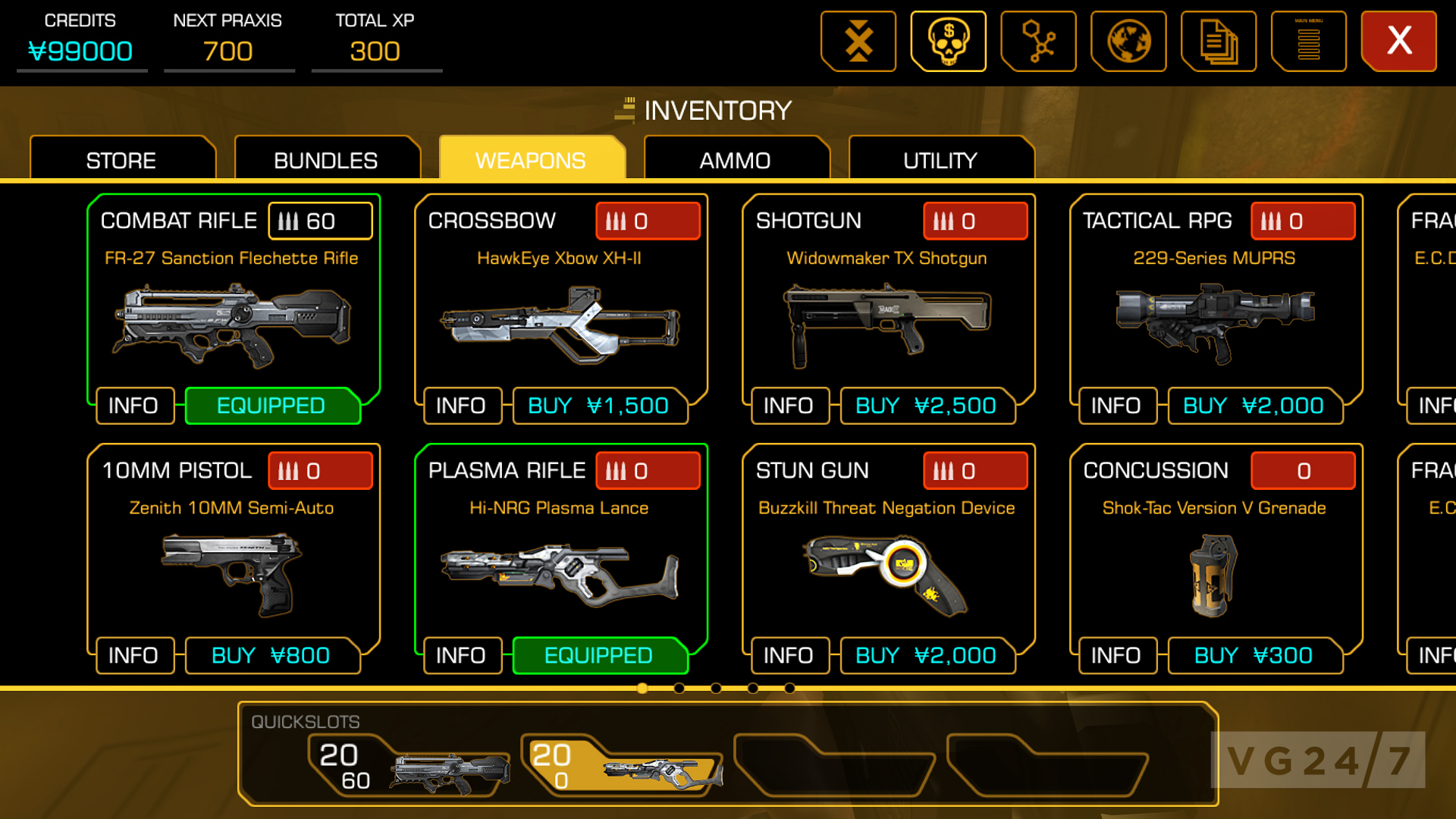Select the third page indicator dot
1456x819 pixels.
[x=714, y=689]
